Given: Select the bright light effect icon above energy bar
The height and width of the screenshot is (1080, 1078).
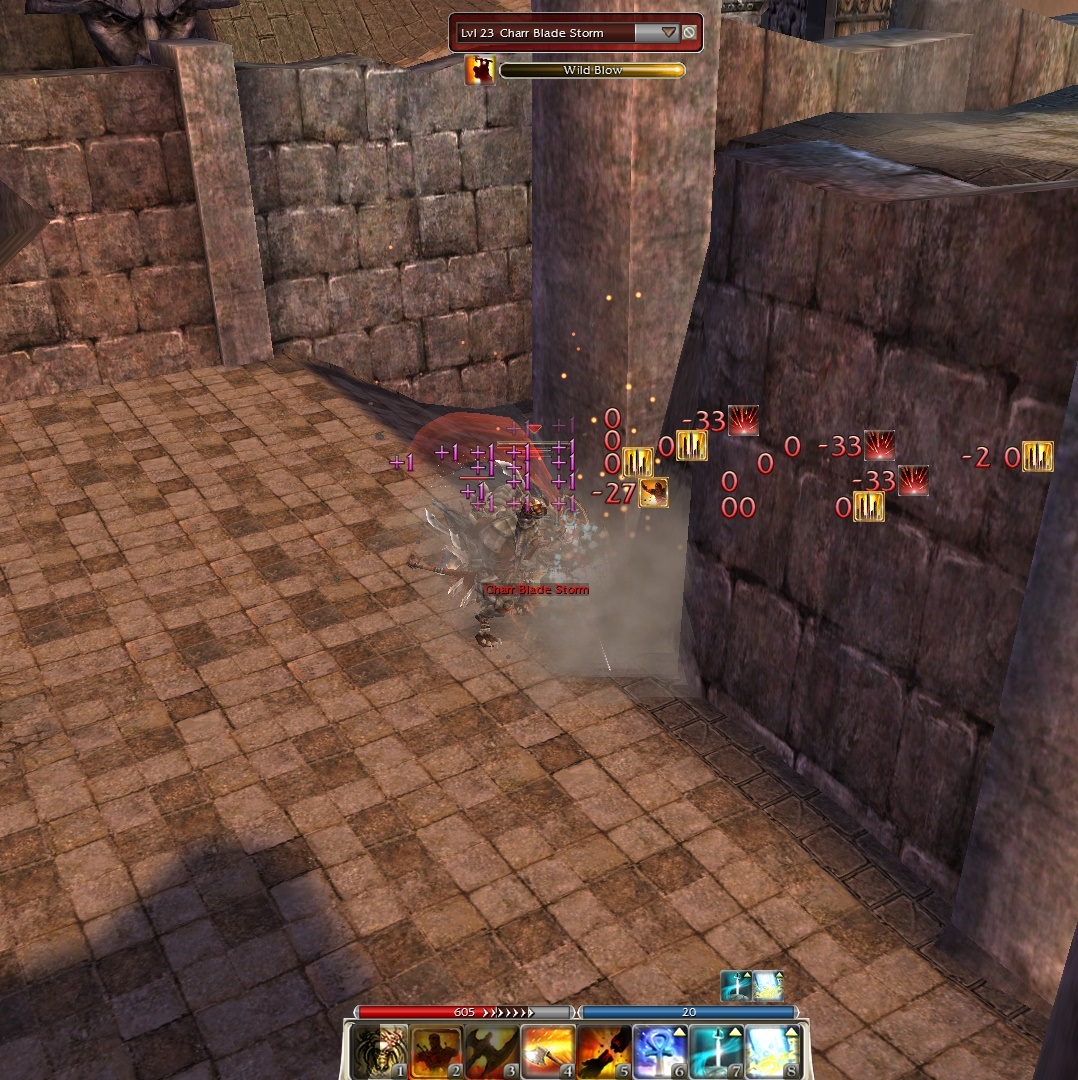Looking at the screenshot, I should 768,986.
